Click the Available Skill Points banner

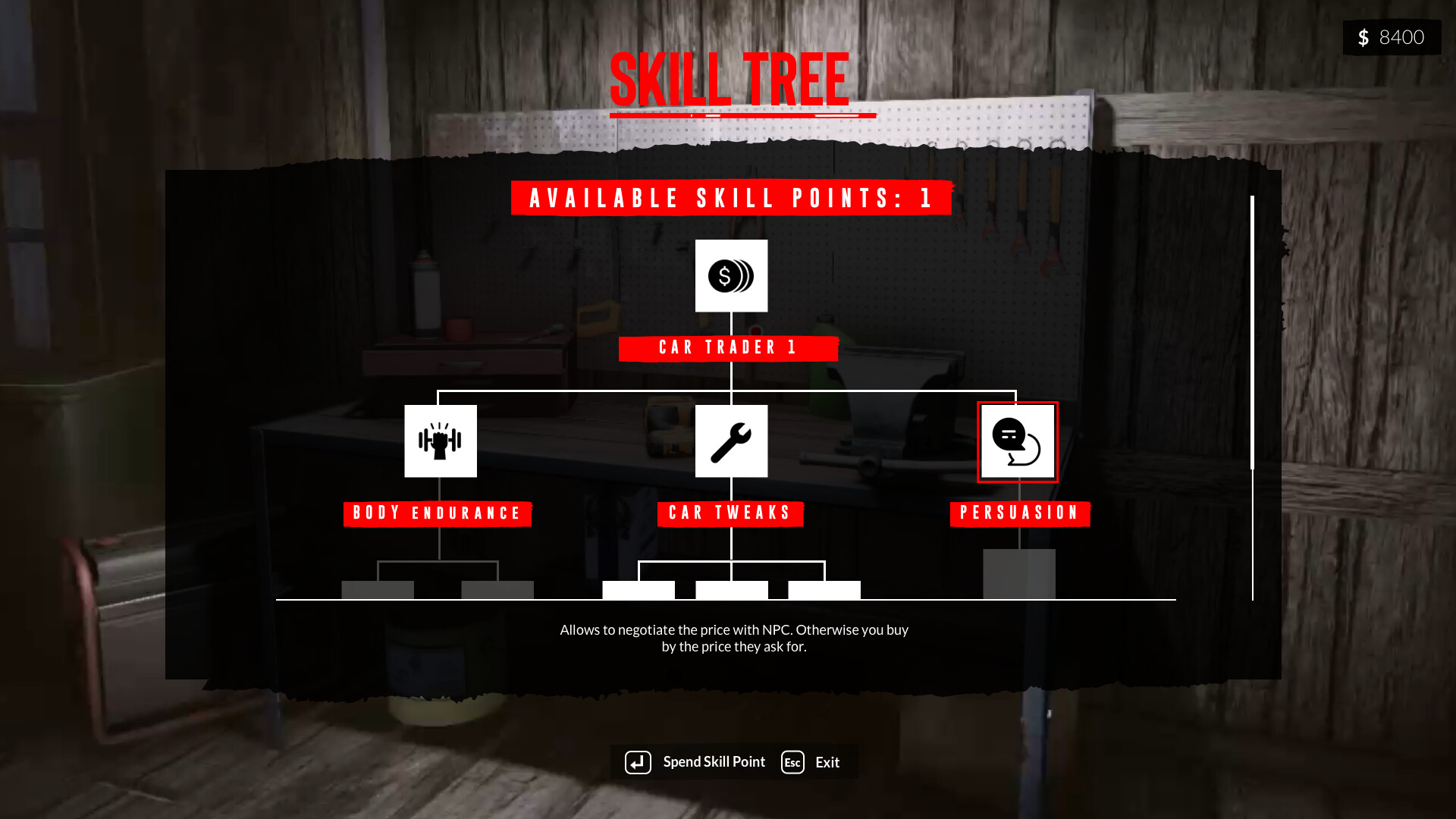(730, 199)
